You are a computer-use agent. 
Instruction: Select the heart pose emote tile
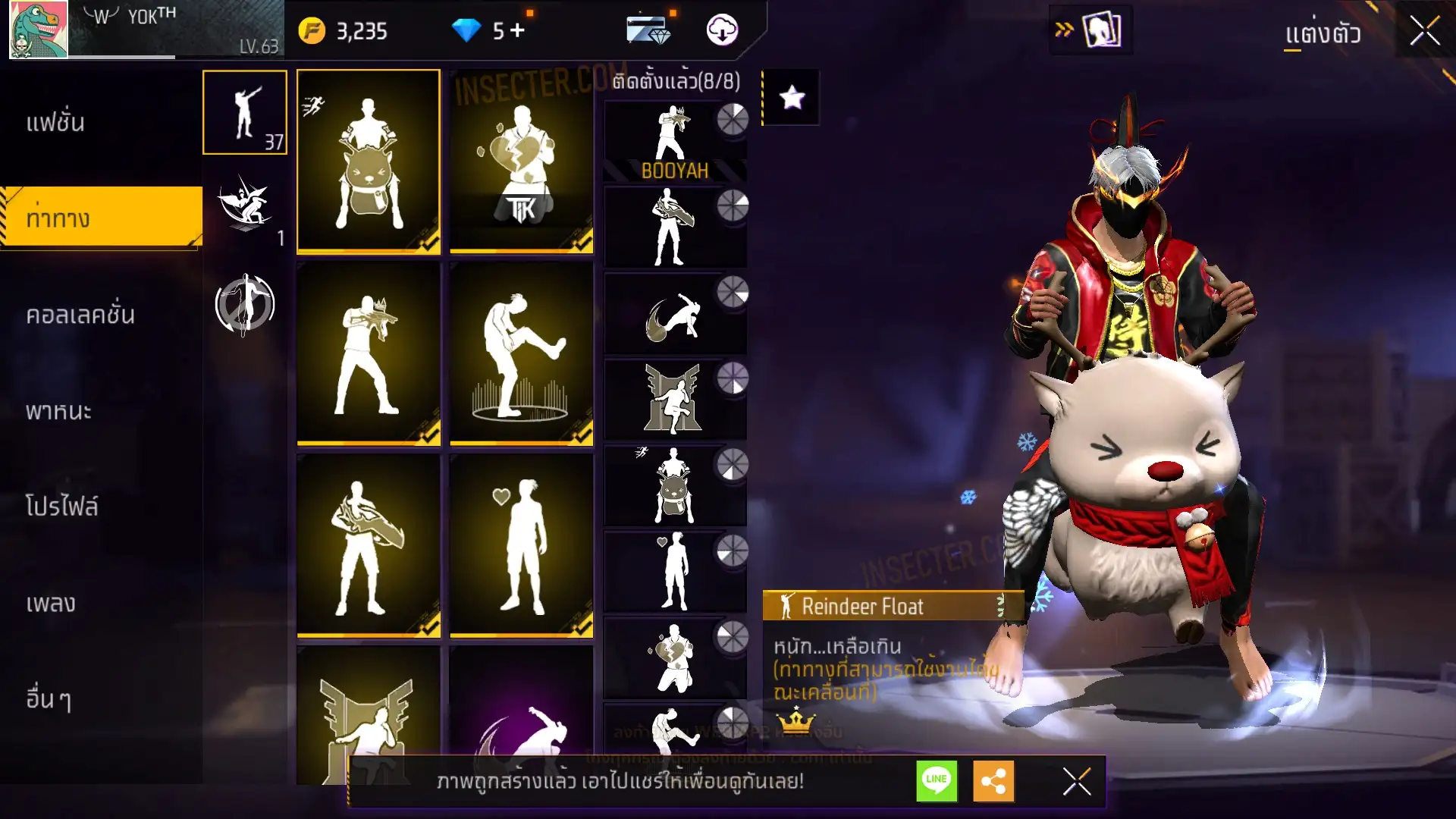coord(522,544)
